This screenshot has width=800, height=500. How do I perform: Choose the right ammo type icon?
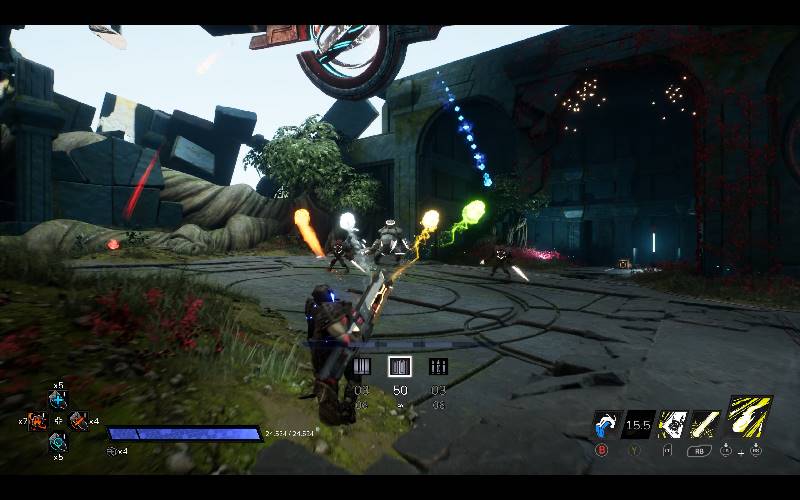438,367
